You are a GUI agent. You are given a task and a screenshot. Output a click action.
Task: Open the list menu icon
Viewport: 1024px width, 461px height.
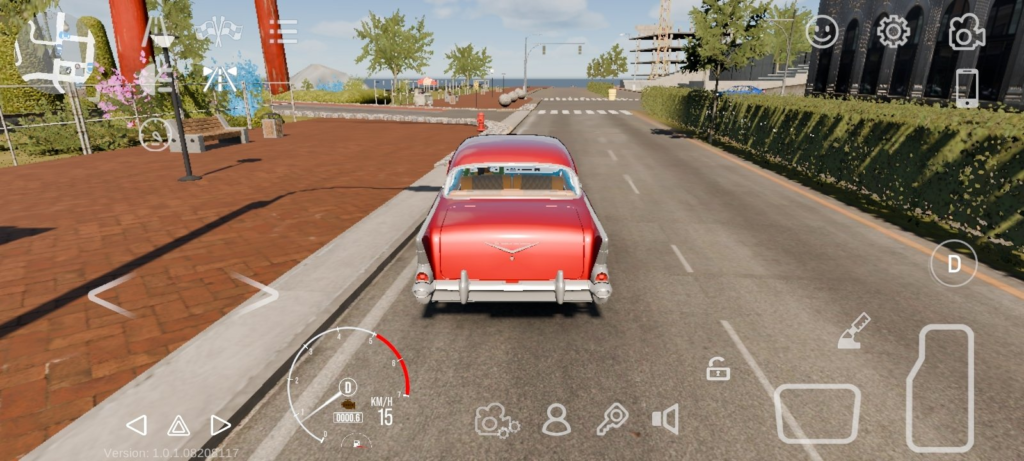tap(283, 31)
